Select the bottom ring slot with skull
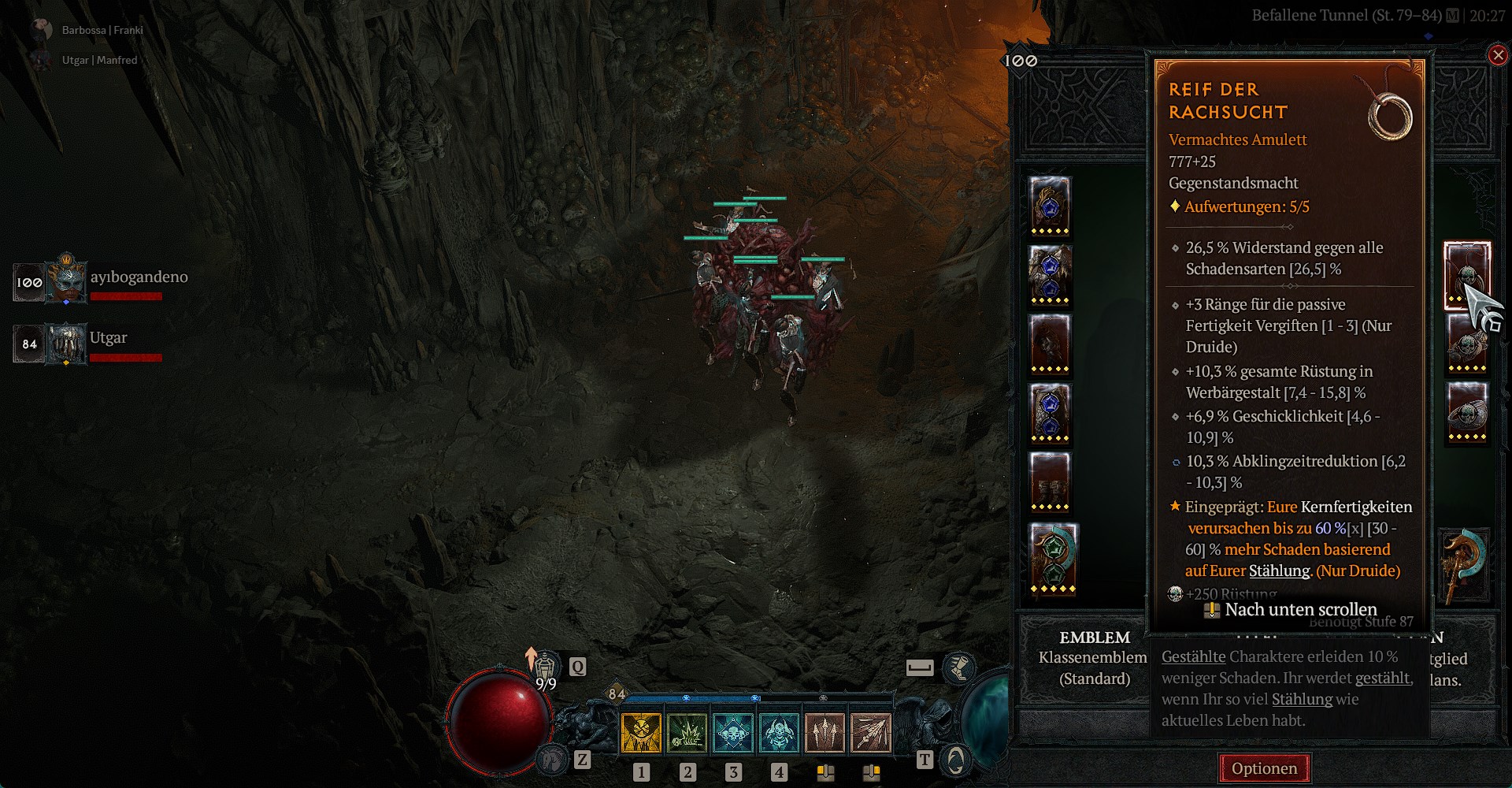 pyautogui.click(x=1467, y=411)
